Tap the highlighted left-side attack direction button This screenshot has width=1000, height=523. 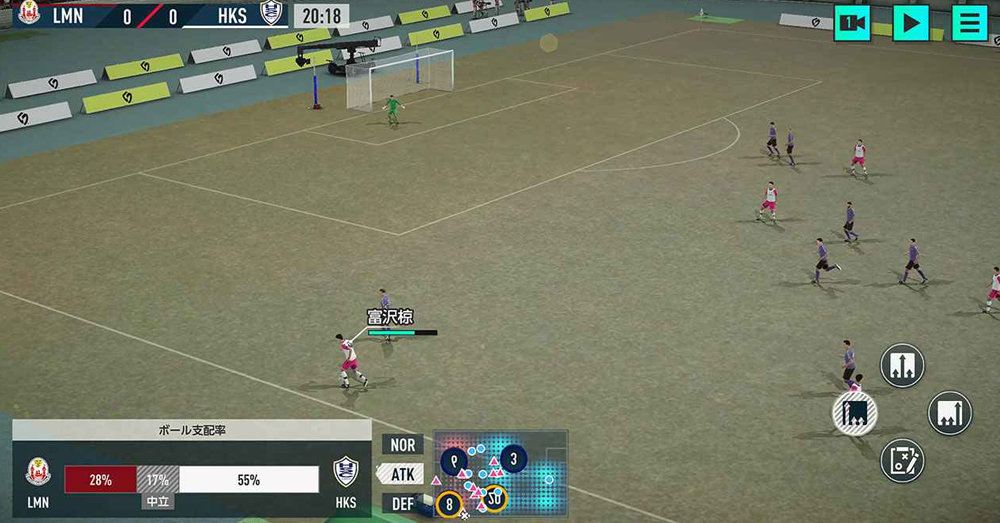(x=855, y=412)
